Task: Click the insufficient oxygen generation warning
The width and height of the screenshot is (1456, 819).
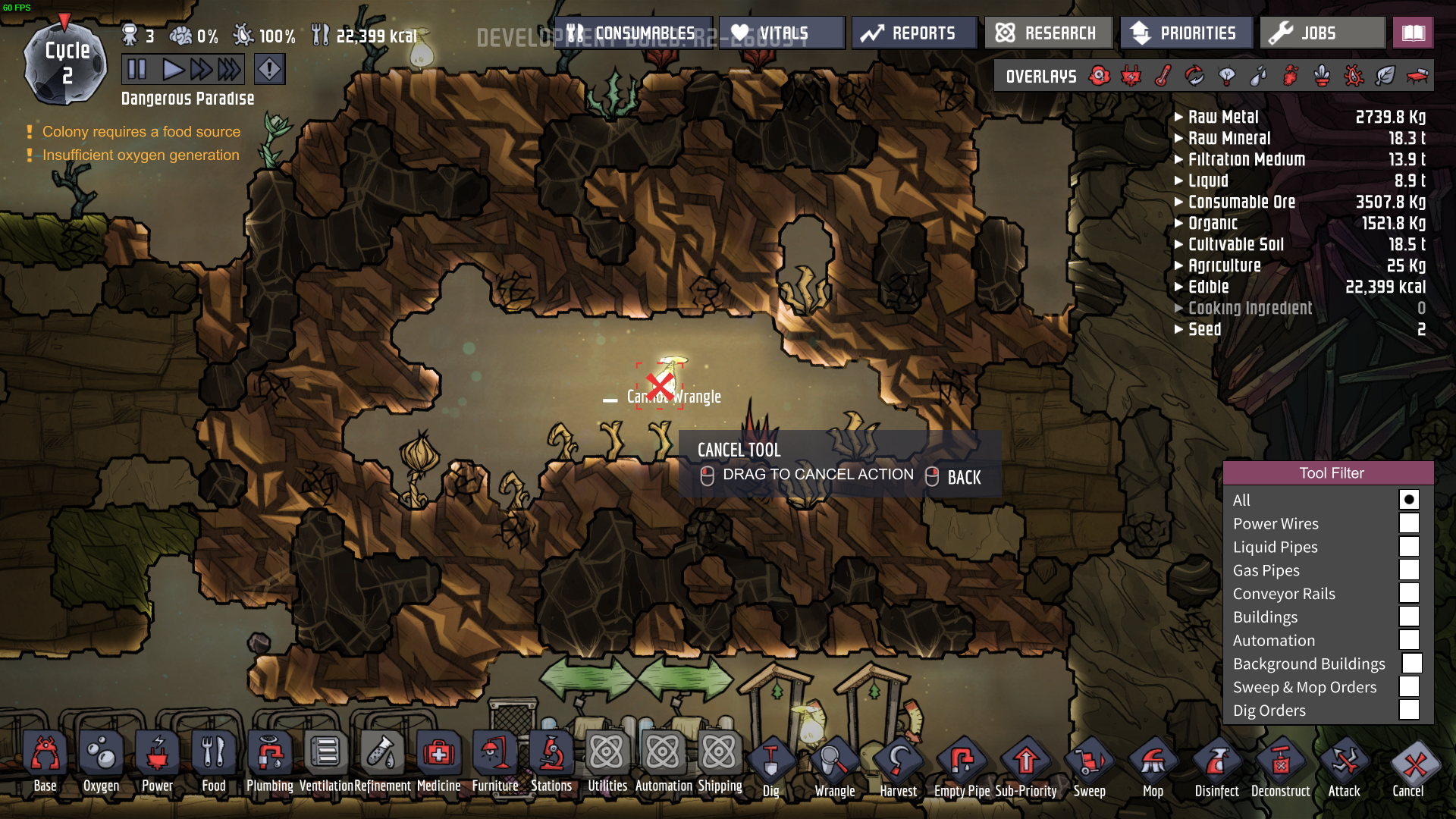Action: click(140, 155)
